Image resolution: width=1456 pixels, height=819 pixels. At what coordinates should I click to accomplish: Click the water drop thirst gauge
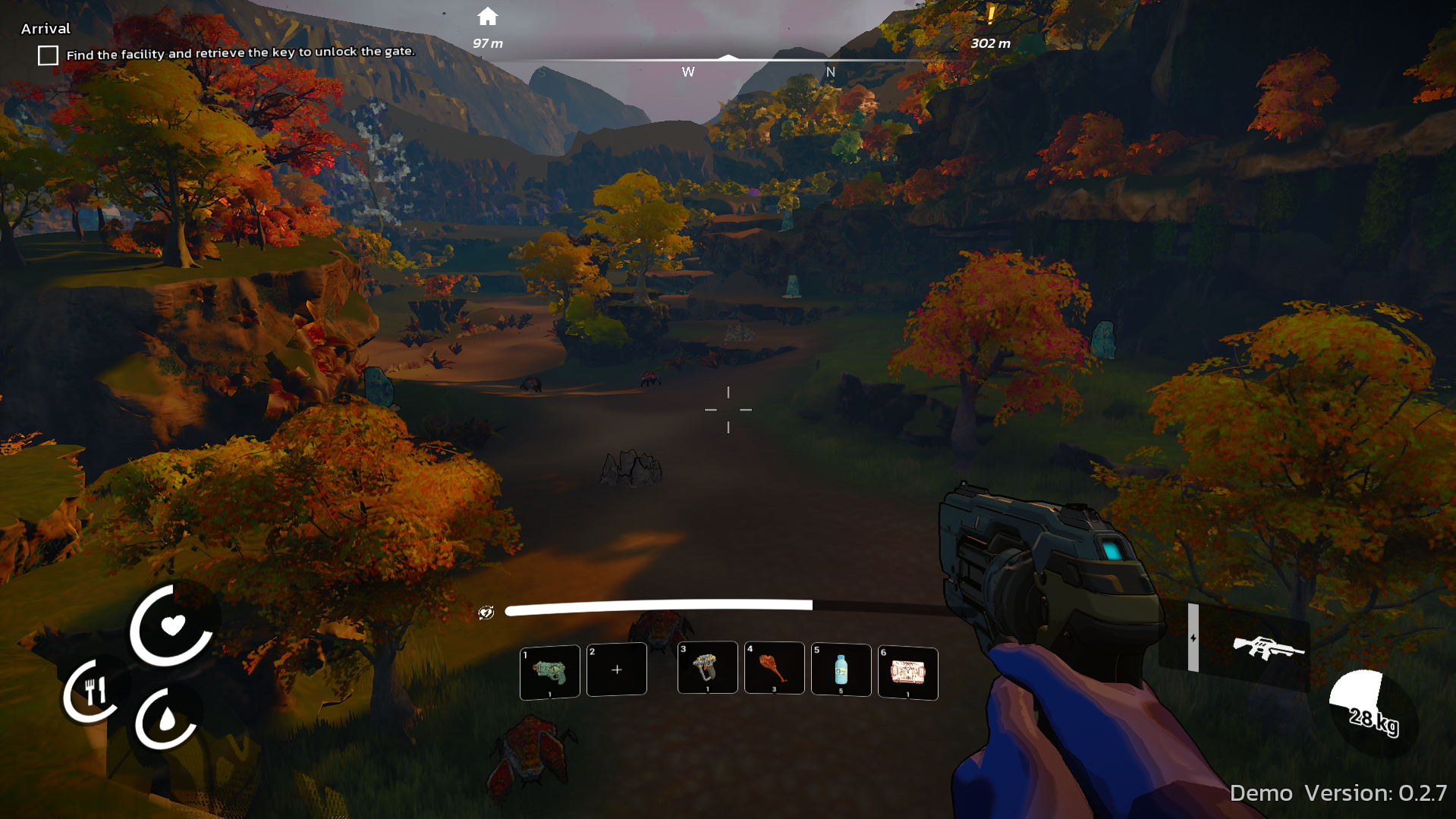[x=167, y=720]
